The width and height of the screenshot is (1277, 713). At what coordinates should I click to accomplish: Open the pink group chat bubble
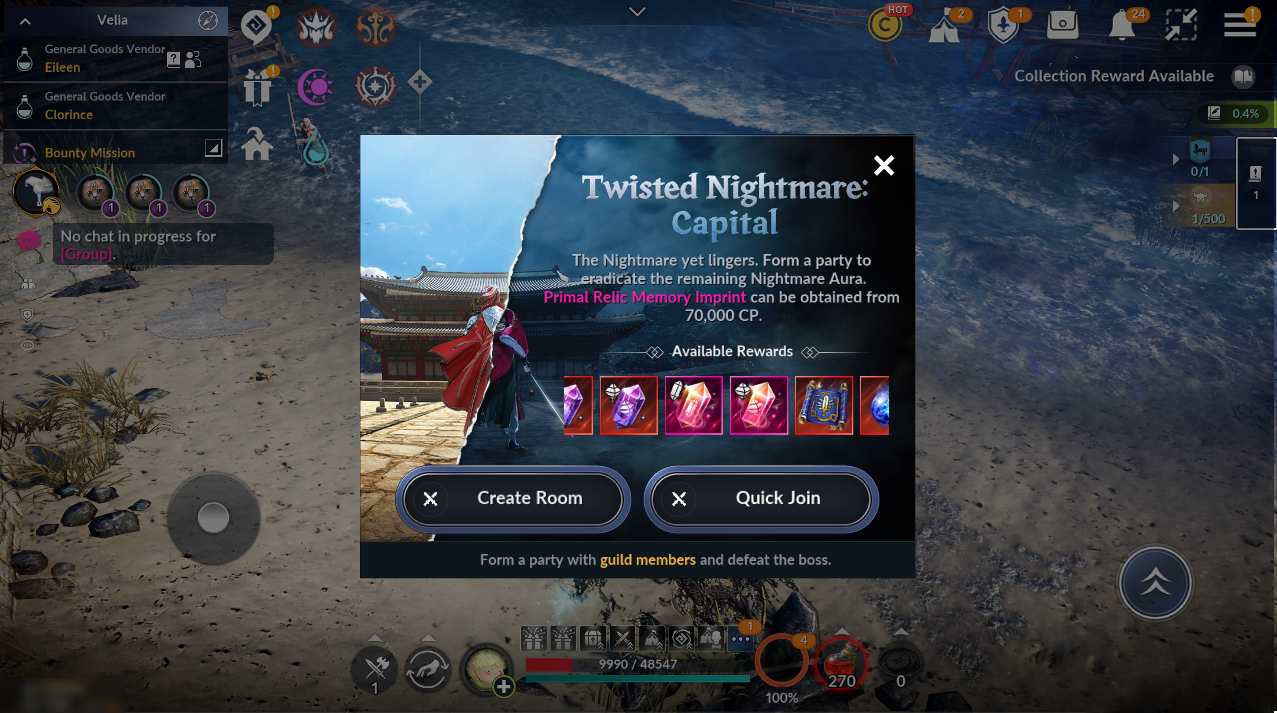click(29, 241)
